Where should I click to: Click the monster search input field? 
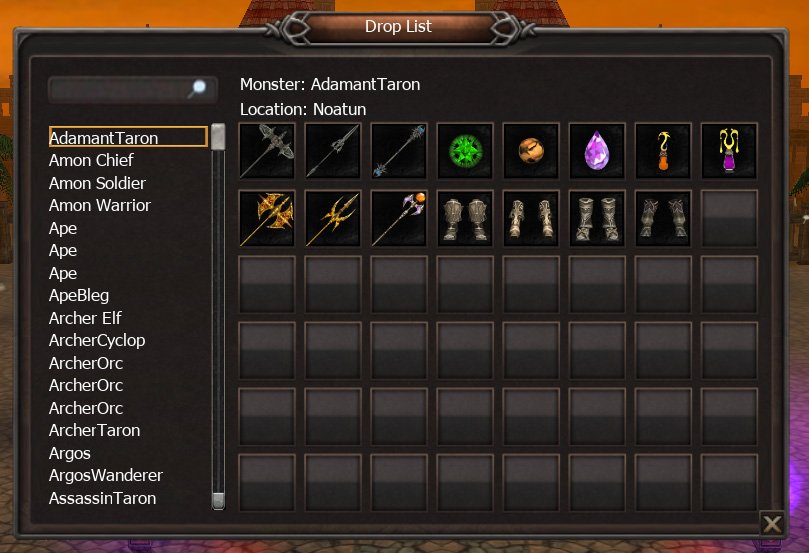click(x=120, y=89)
